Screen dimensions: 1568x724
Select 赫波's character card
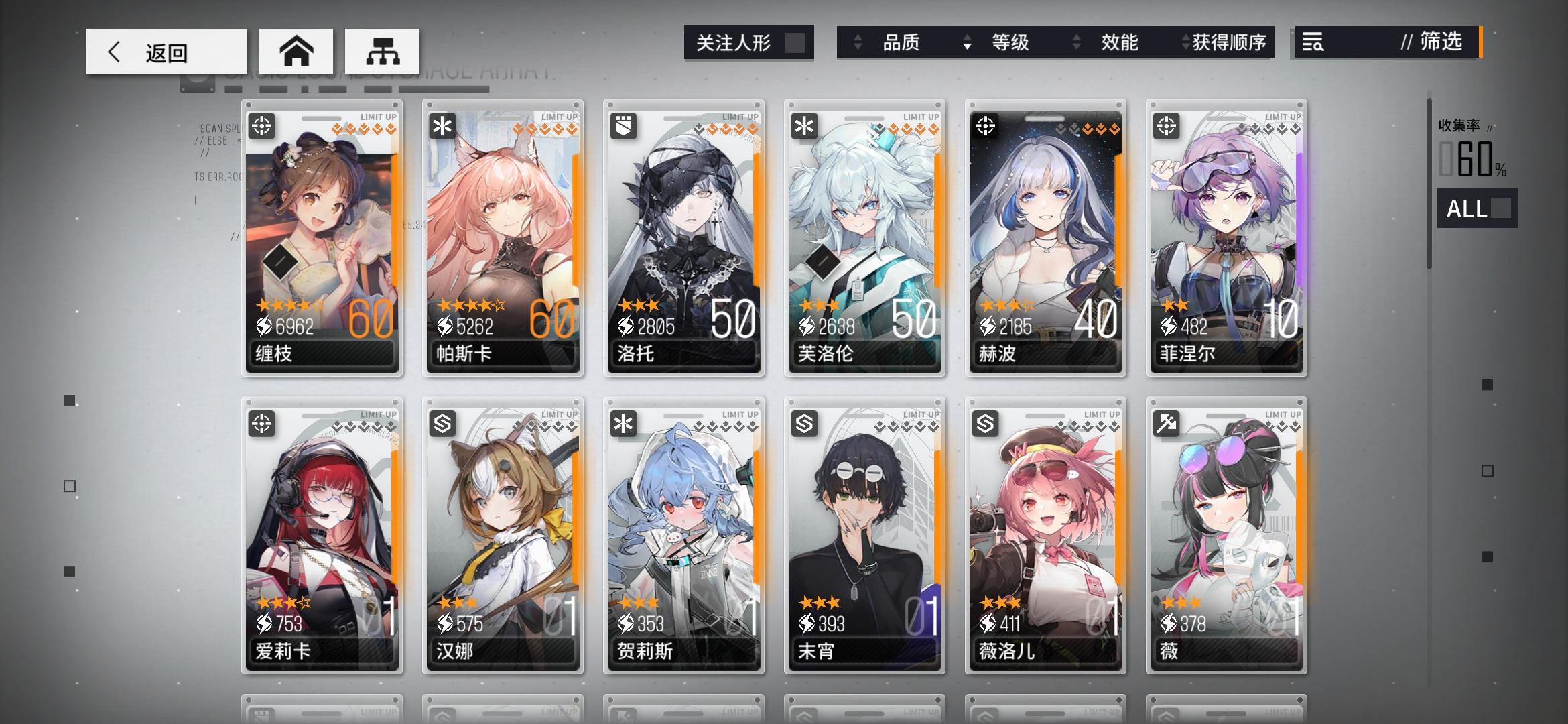pyautogui.click(x=1045, y=235)
